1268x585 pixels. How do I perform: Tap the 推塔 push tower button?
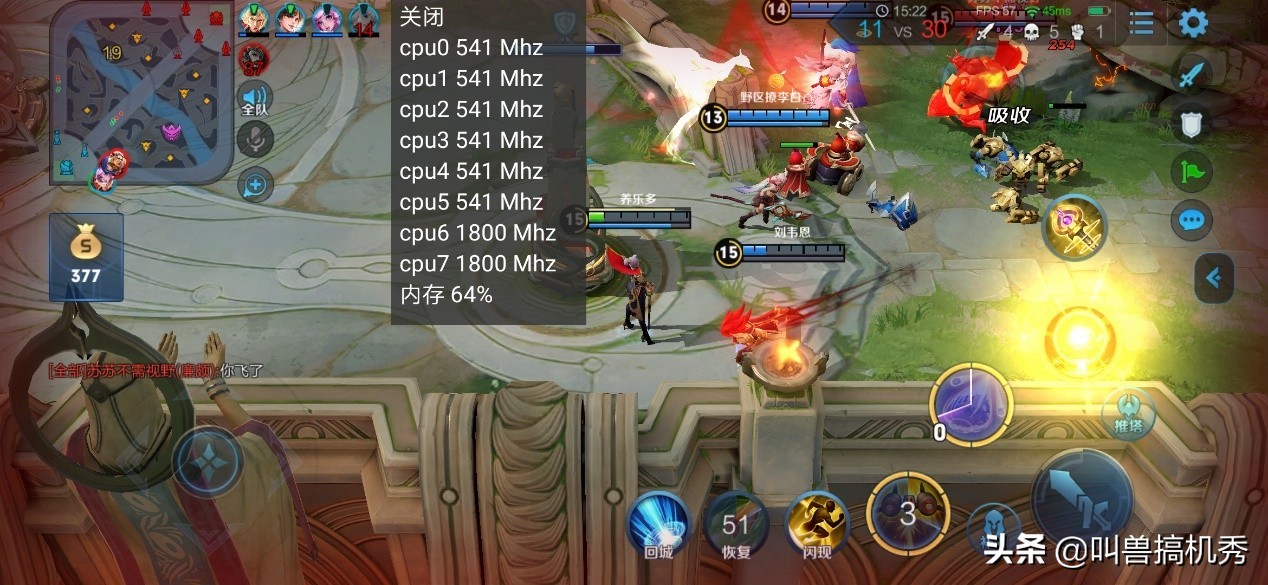pyautogui.click(x=1127, y=414)
